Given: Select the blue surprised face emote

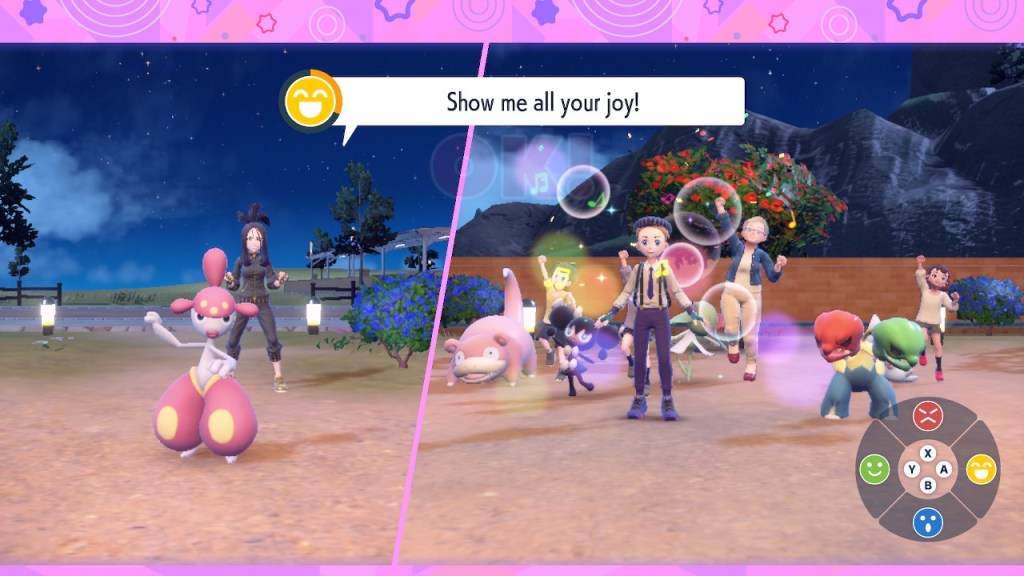Looking at the screenshot, I should (x=928, y=522).
